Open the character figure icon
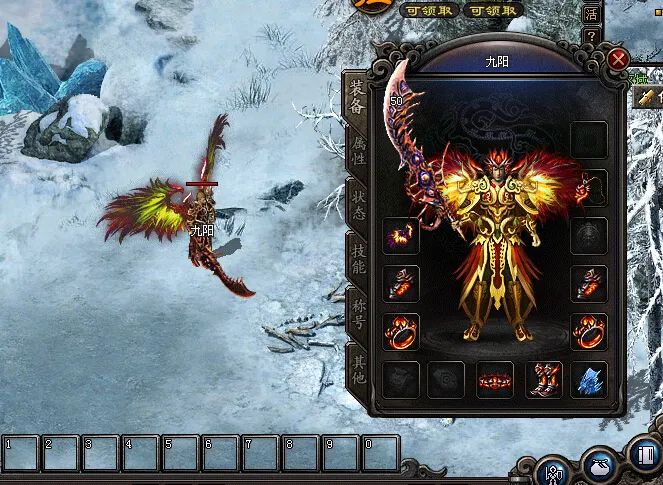This screenshot has height=485, width=663. [x=552, y=471]
